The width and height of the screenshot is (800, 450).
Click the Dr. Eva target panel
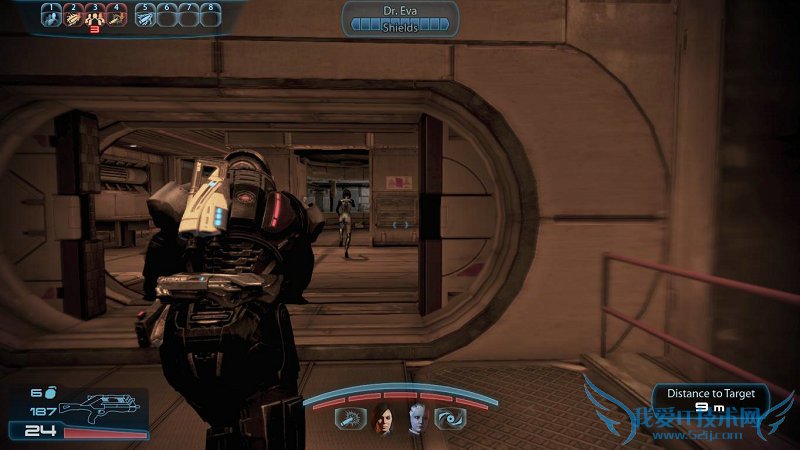click(x=400, y=18)
